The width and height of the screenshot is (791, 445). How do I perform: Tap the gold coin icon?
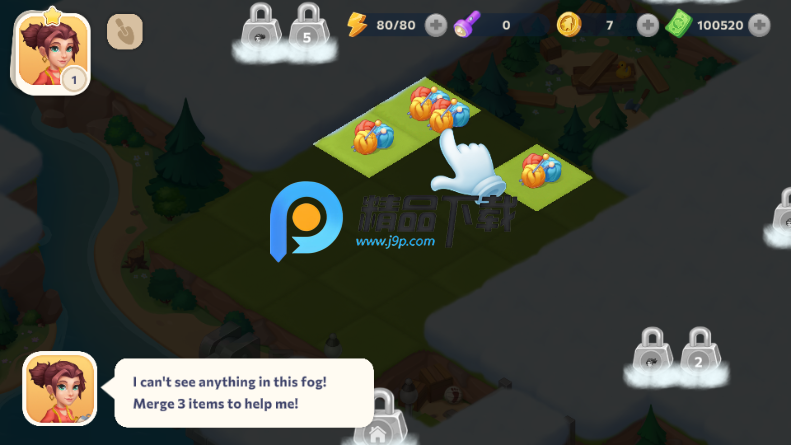tap(569, 24)
